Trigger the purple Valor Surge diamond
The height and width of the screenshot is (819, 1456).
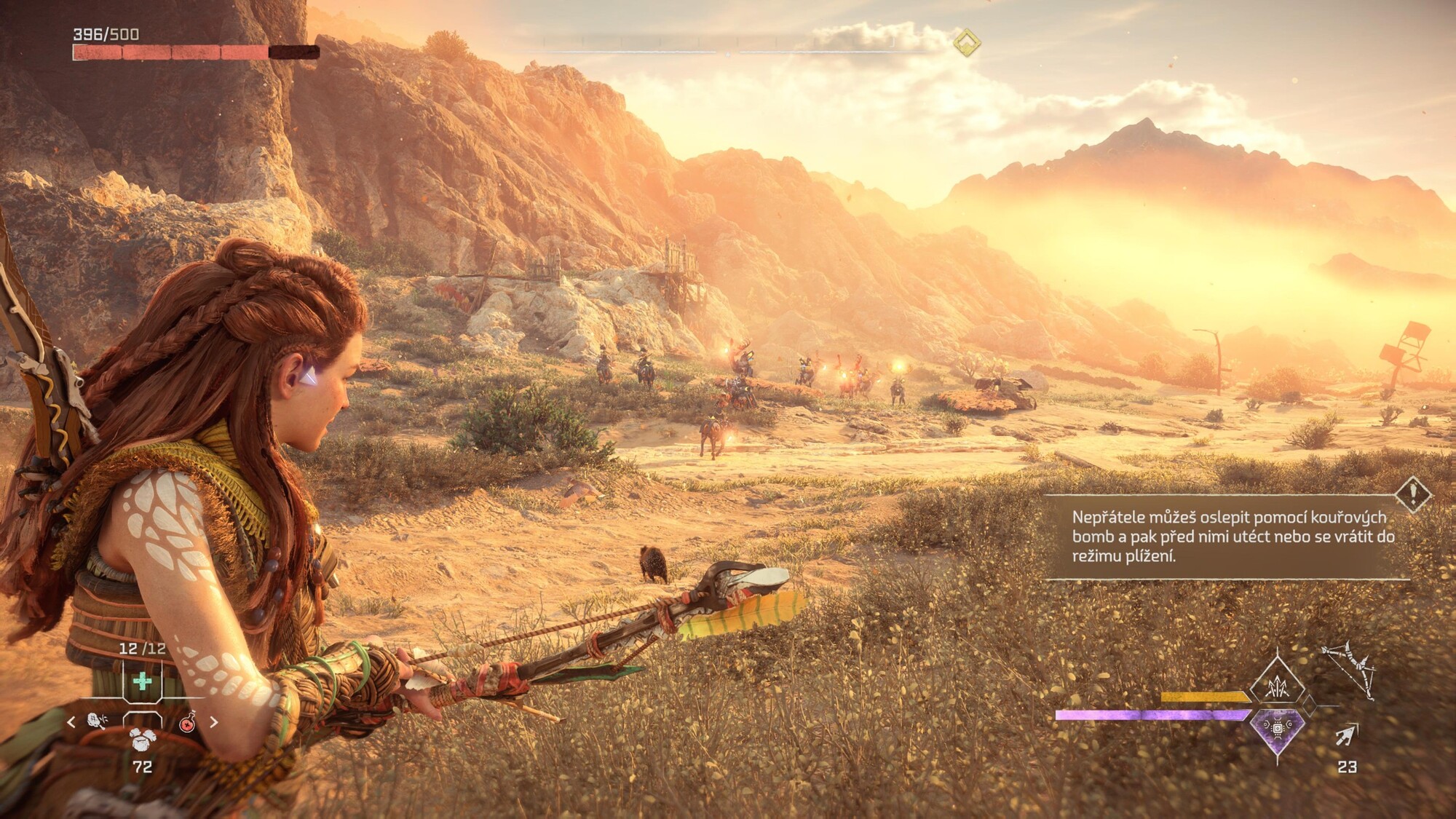click(x=1278, y=728)
